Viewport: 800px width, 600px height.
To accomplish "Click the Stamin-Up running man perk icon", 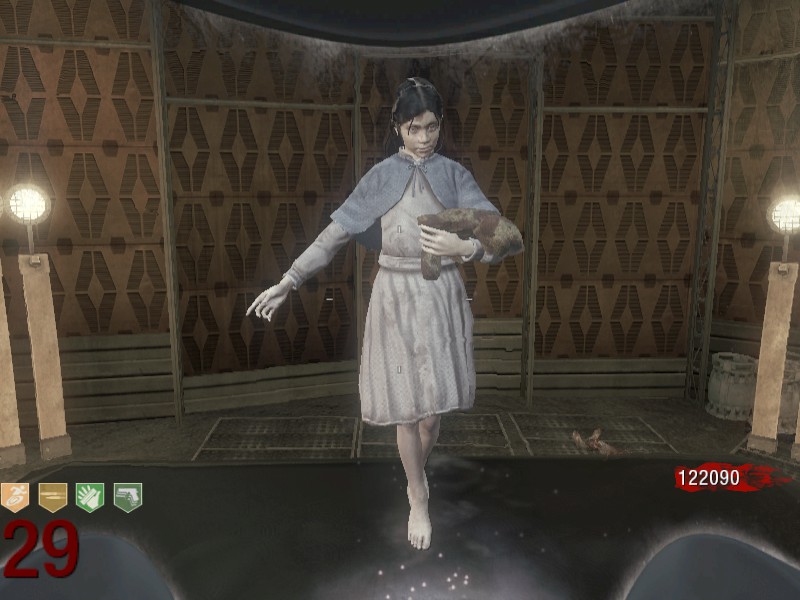I will click(x=15, y=497).
